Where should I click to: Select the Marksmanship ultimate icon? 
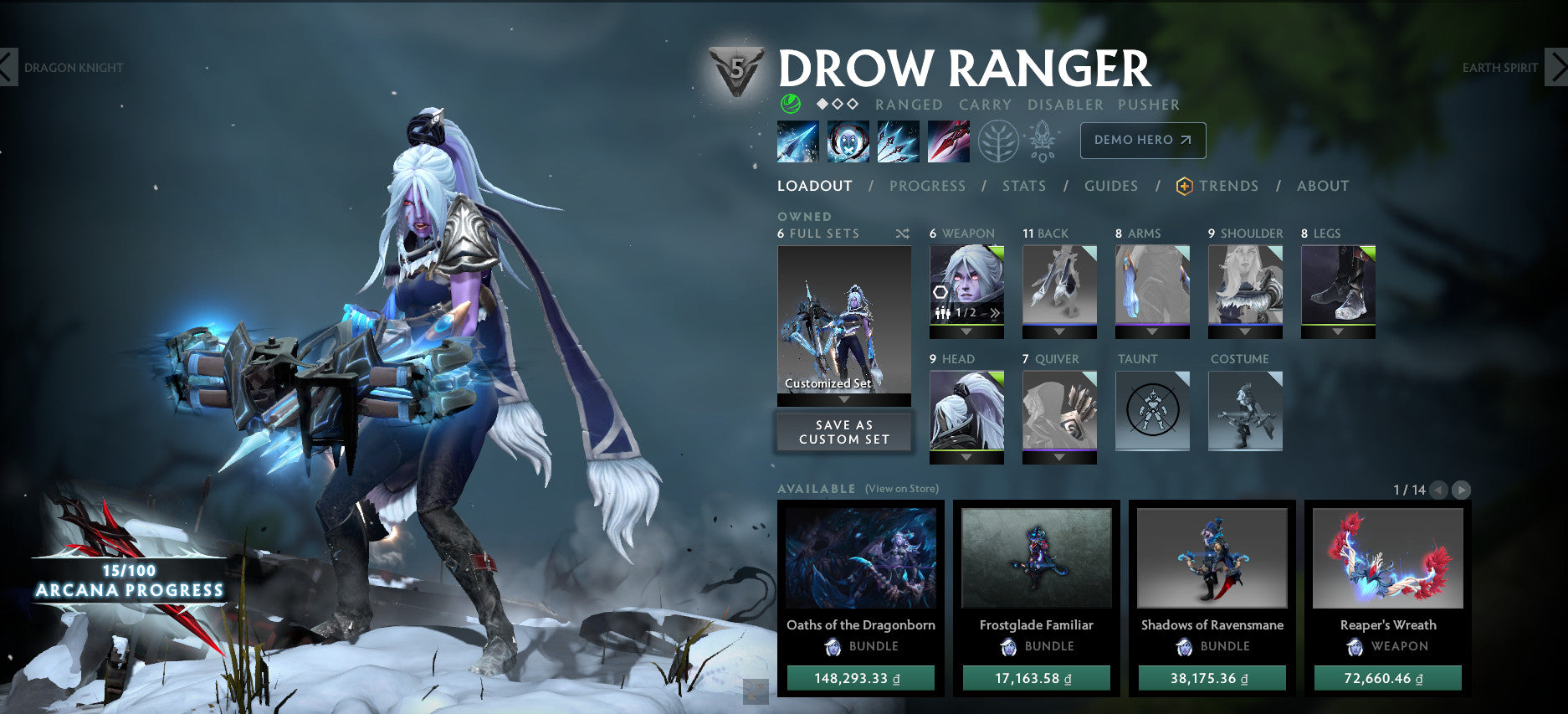pos(948,141)
